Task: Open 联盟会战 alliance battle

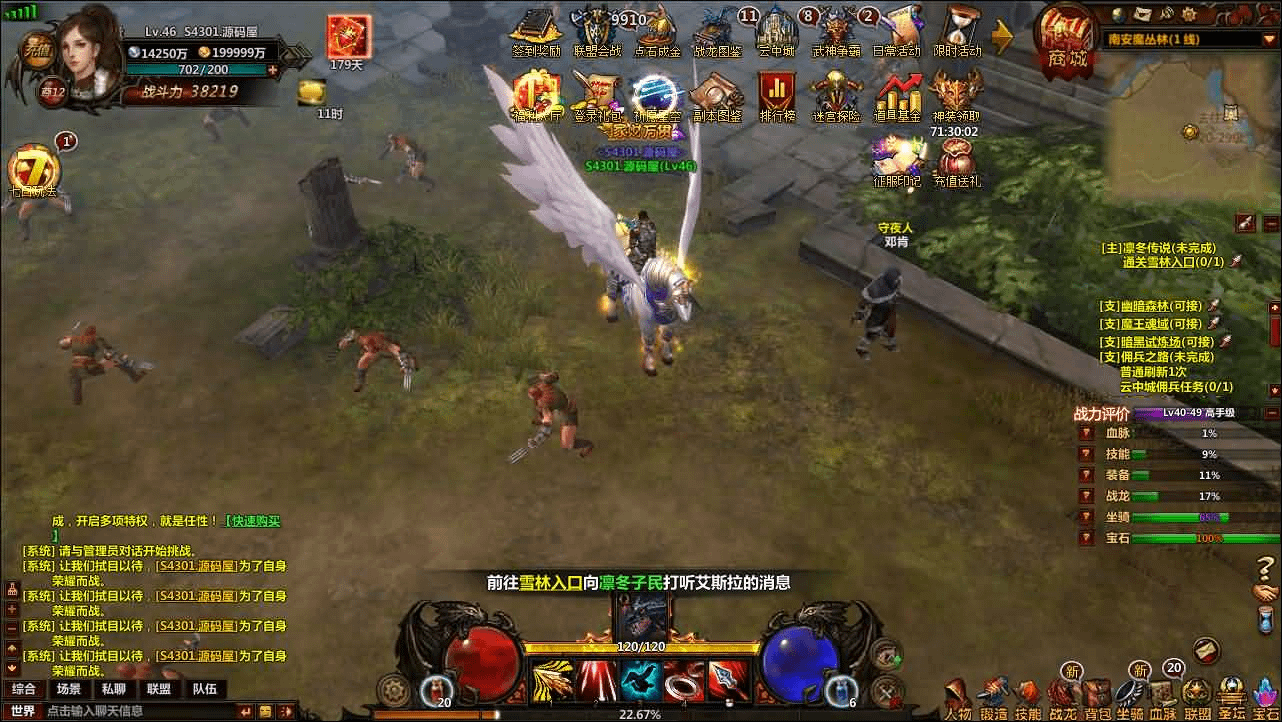Action: (x=597, y=33)
